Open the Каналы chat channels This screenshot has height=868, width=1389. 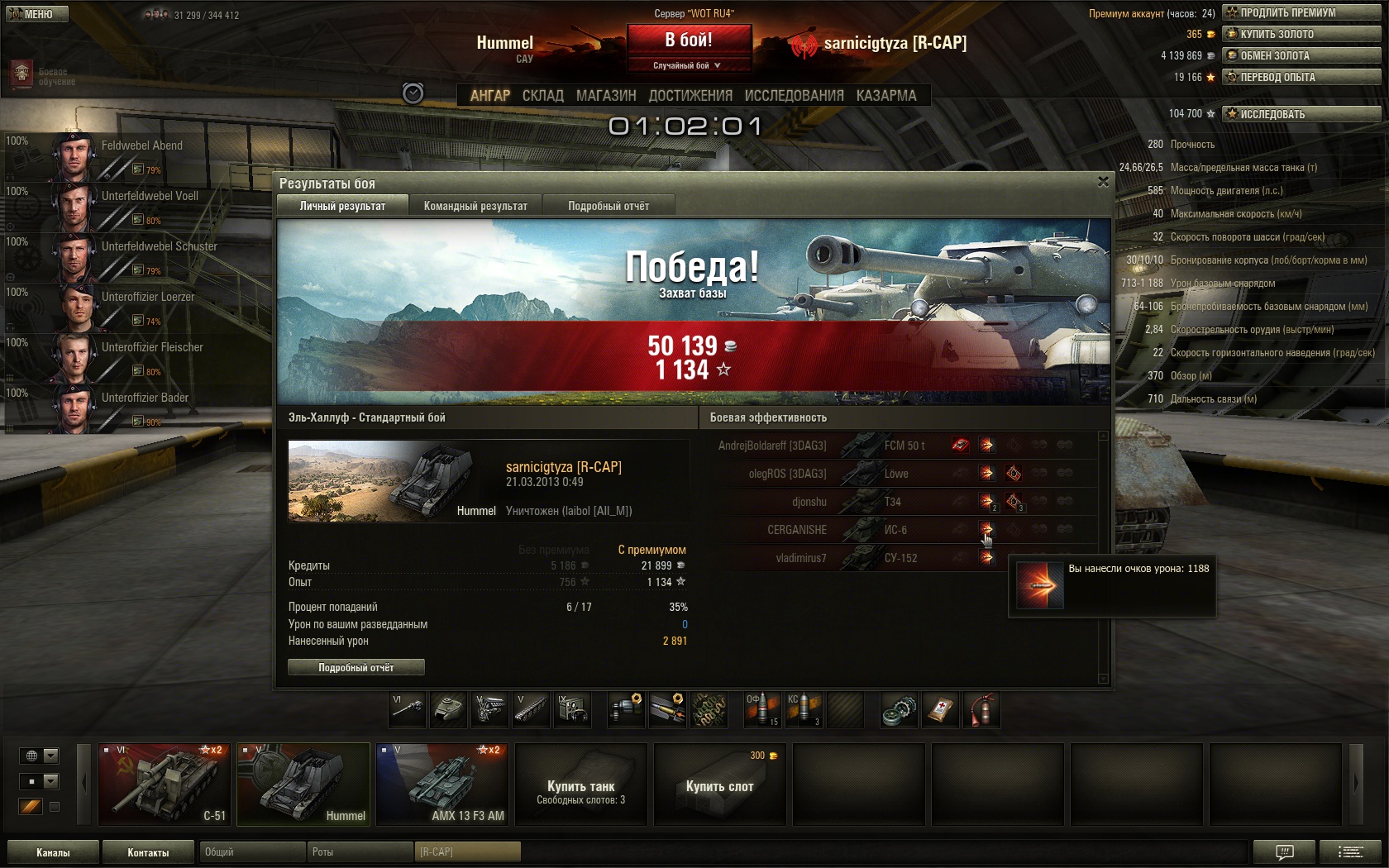coord(53,852)
